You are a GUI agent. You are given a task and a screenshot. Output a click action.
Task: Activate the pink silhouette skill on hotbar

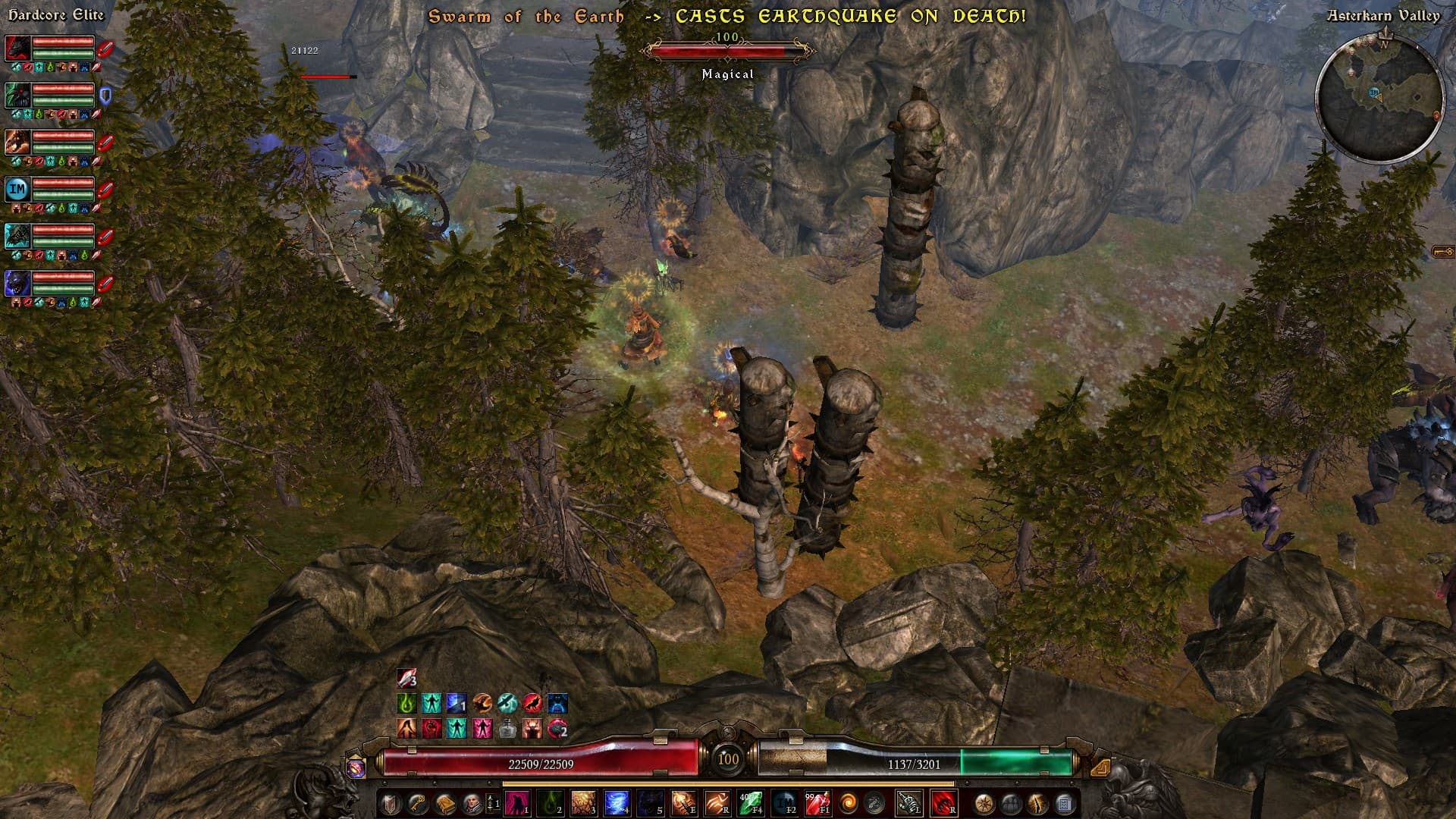(x=516, y=802)
